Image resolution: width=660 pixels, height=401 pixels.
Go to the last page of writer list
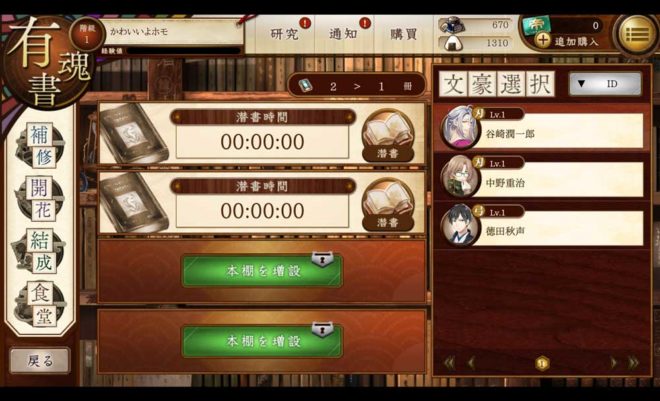632,362
